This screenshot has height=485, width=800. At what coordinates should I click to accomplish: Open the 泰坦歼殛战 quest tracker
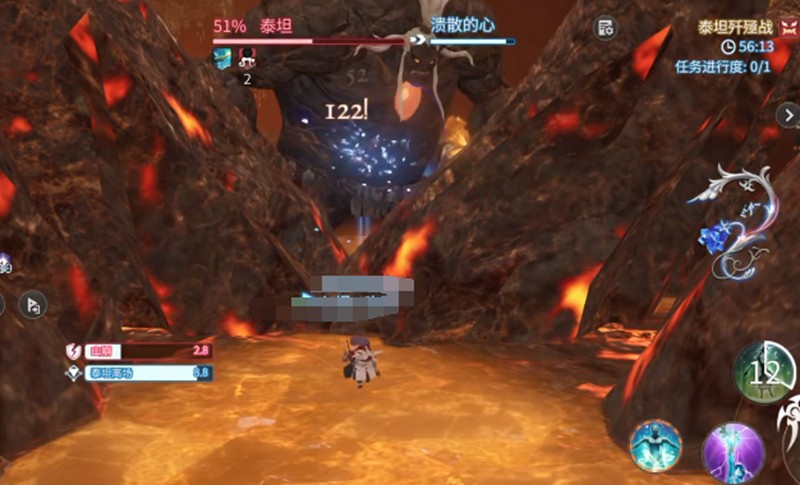tap(734, 28)
